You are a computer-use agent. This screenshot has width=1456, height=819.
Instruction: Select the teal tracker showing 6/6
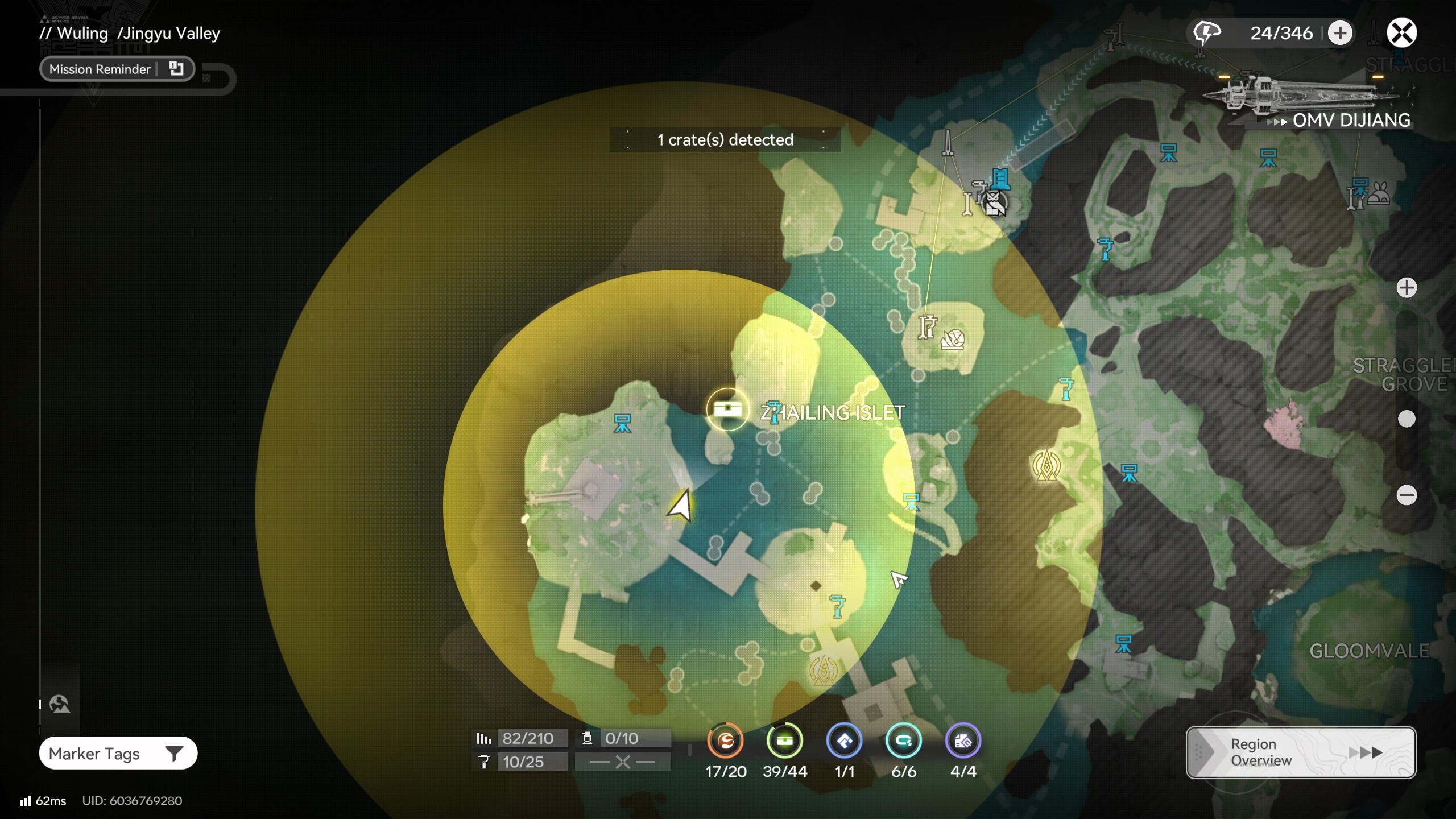pyautogui.click(x=904, y=741)
